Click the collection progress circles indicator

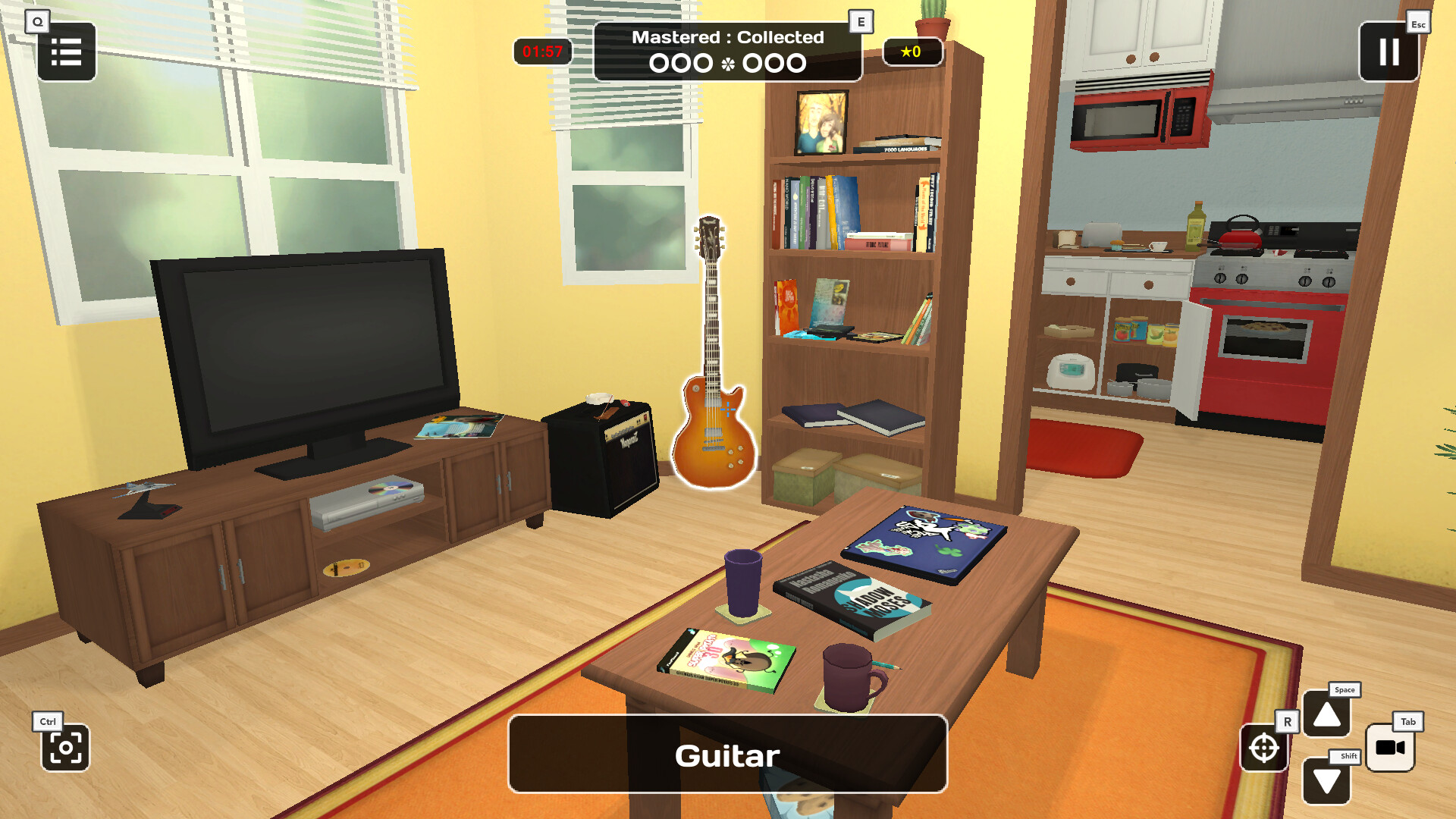727,63
